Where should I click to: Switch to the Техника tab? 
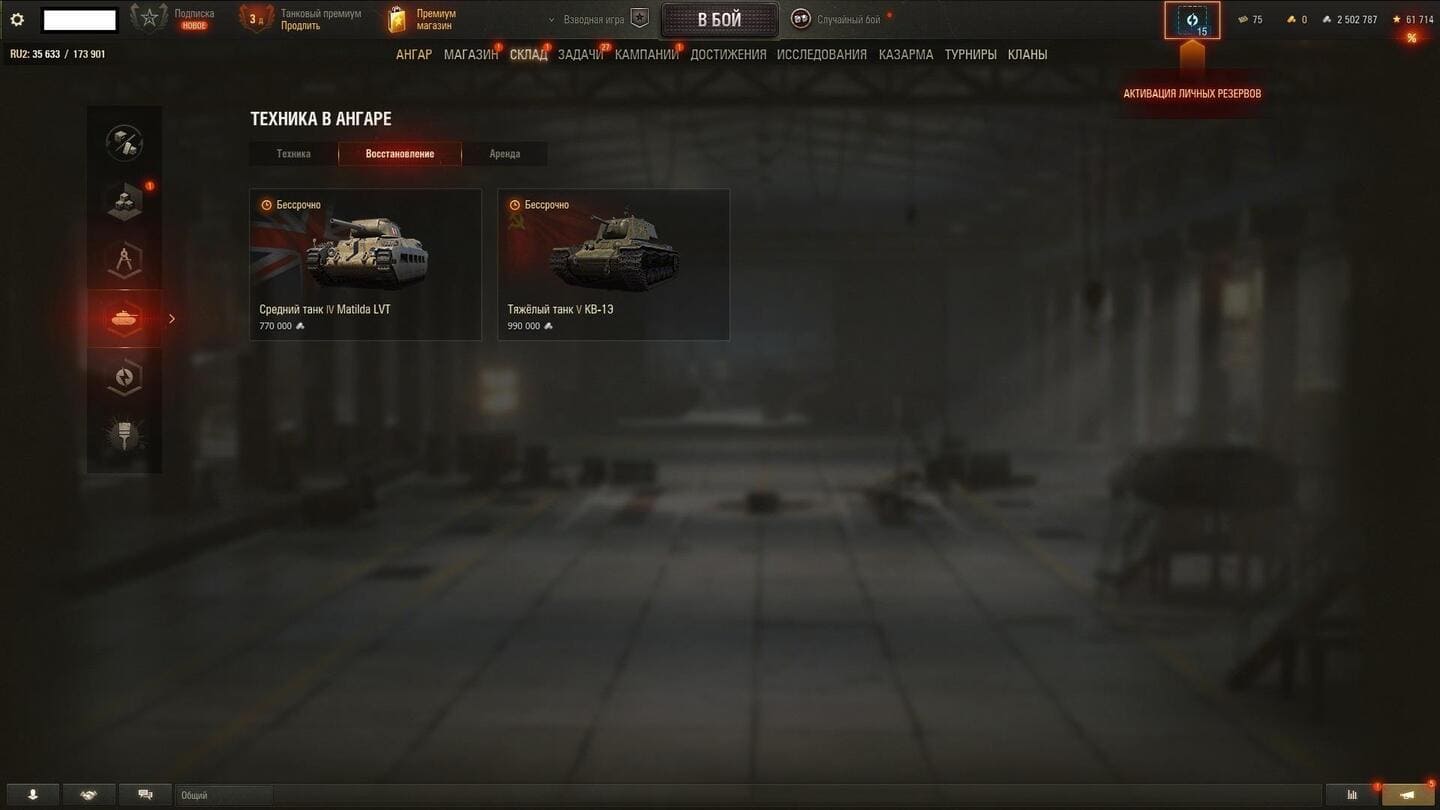[294, 154]
